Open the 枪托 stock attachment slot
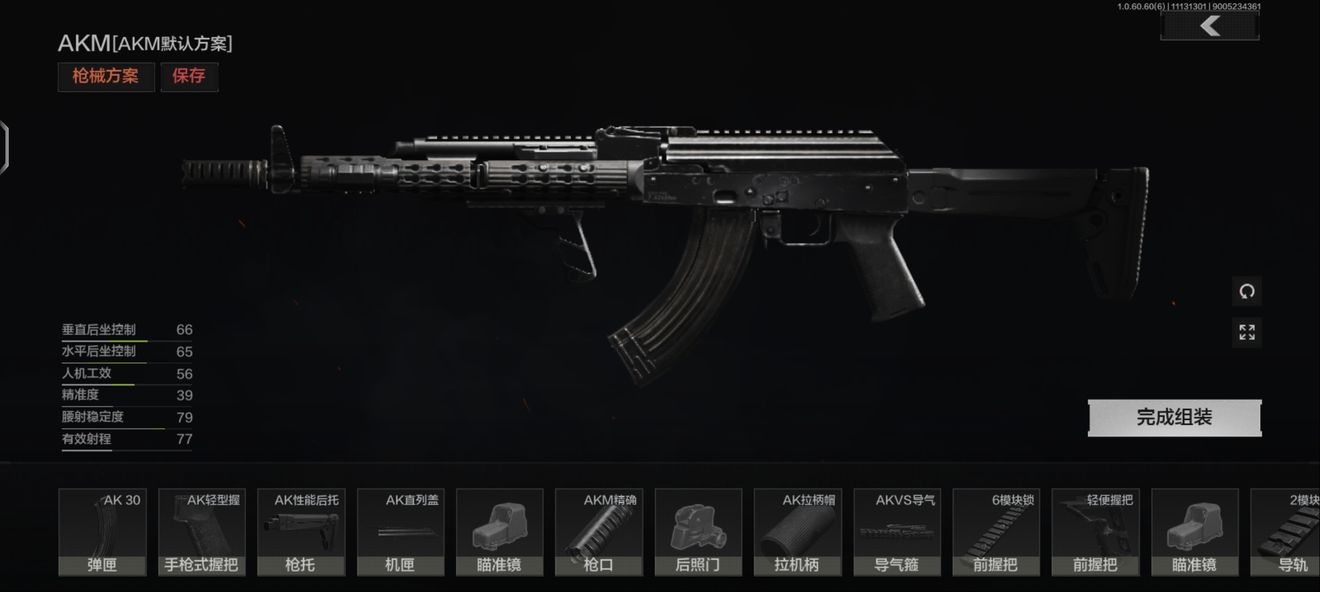The image size is (1320, 592). click(x=300, y=532)
